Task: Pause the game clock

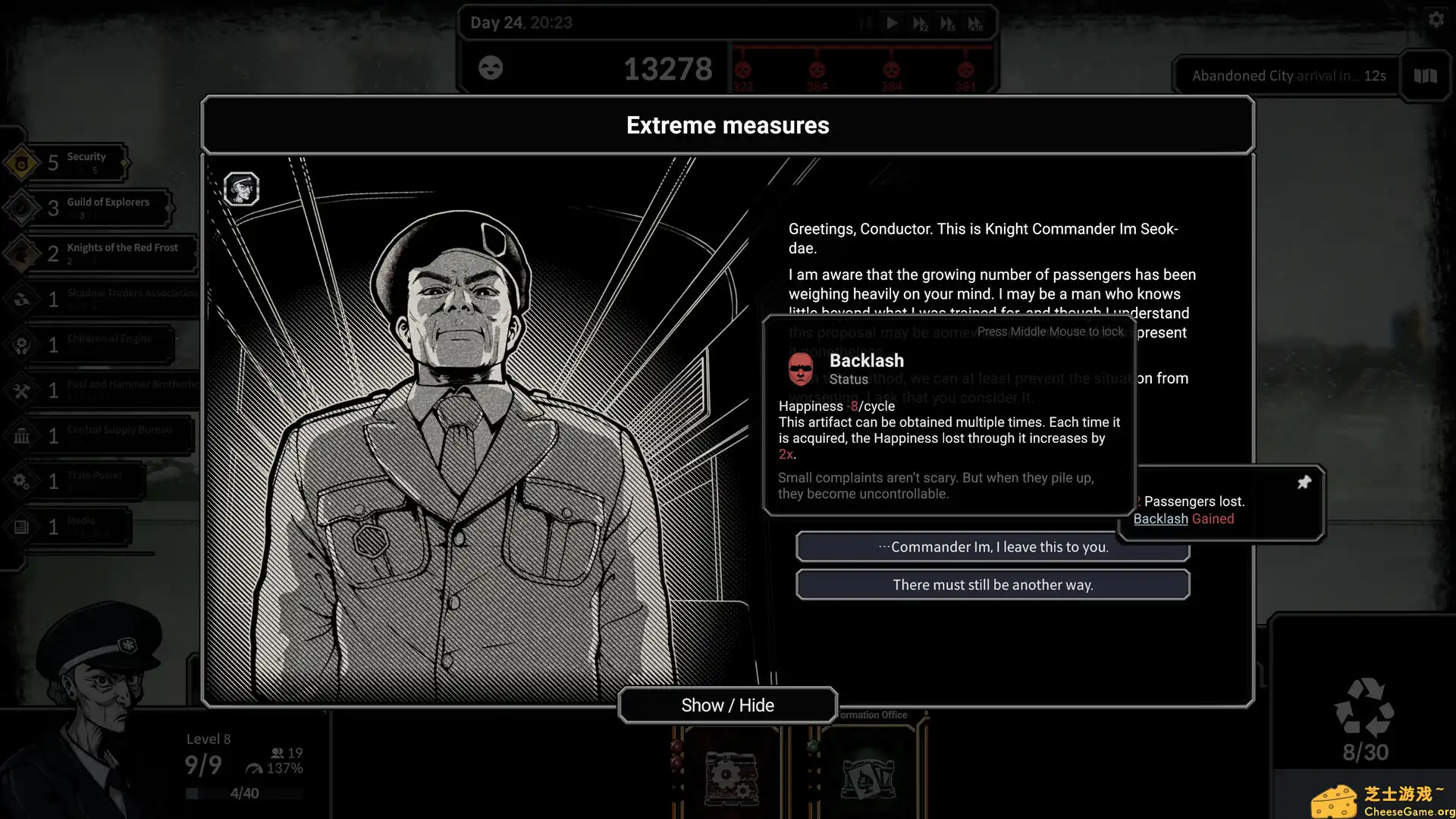Action: tap(865, 23)
